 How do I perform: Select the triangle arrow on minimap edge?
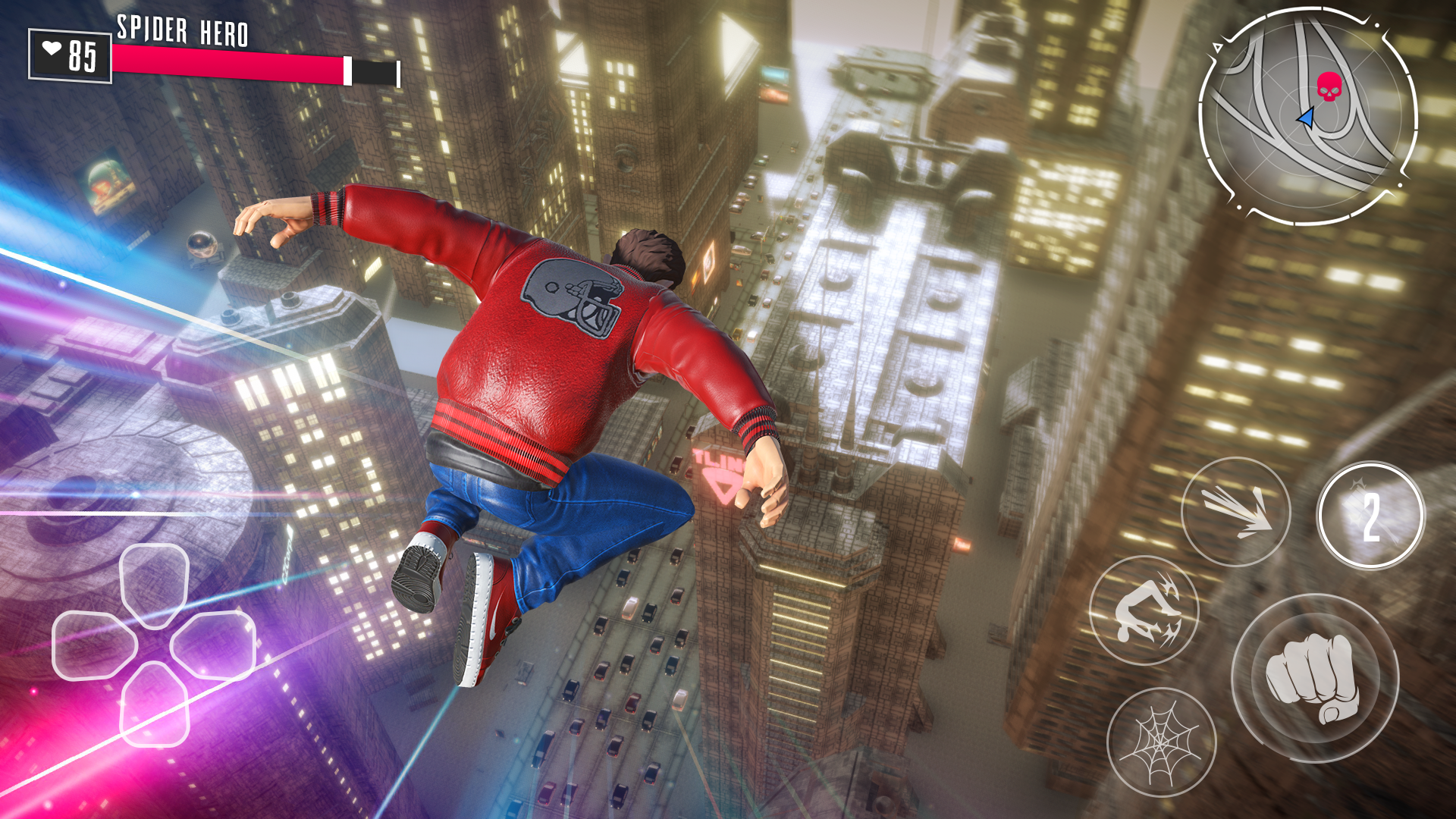(x=1218, y=48)
